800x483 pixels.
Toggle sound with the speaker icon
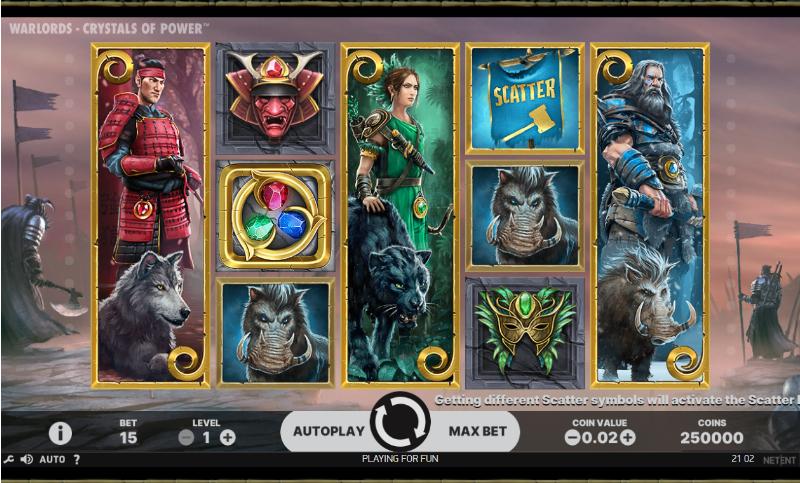coord(27,460)
